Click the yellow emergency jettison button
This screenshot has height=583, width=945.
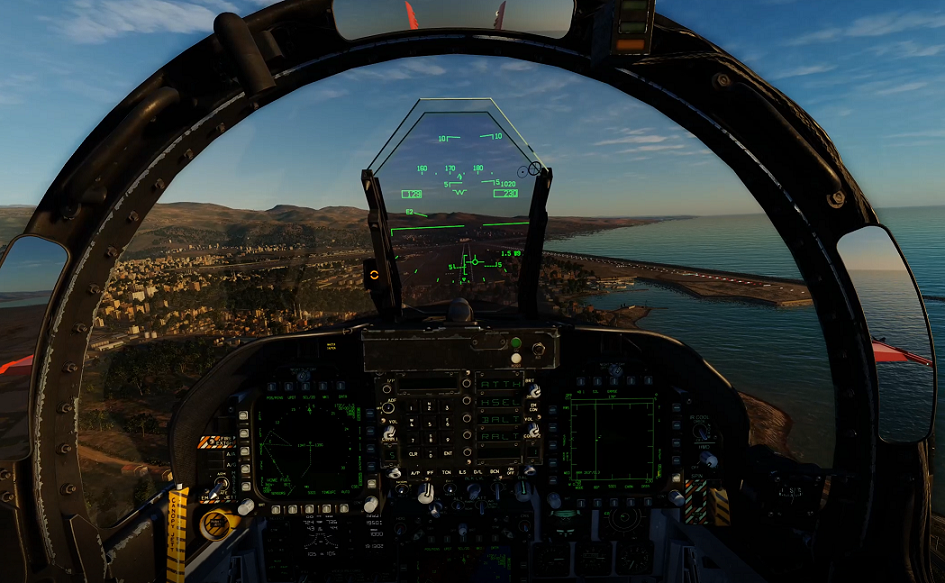coord(215,525)
